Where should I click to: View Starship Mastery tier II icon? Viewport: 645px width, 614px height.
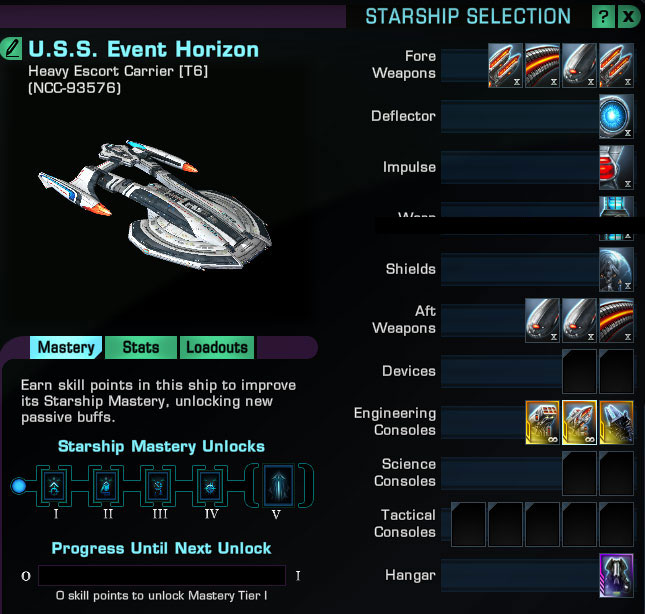104,487
